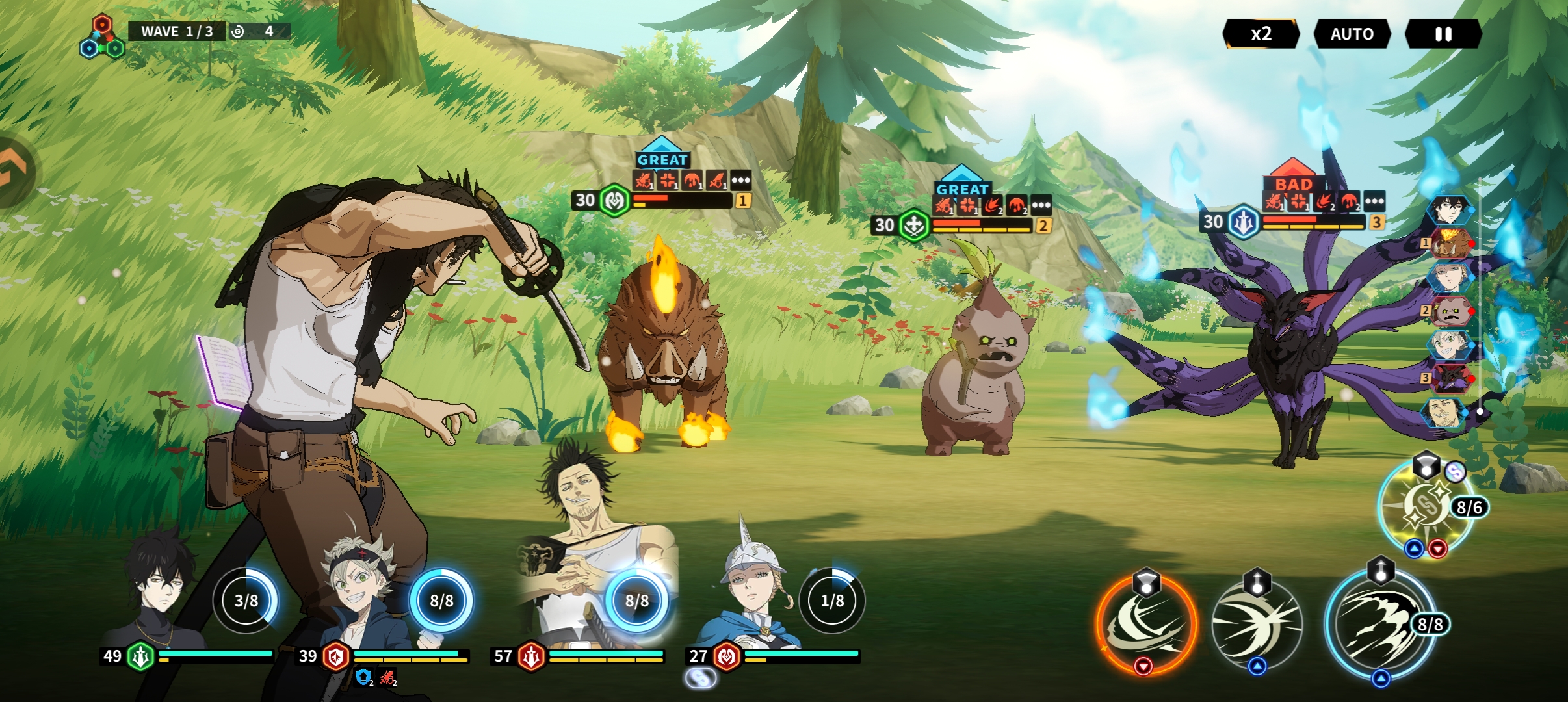Use the orange-ringed crescent slash skill

click(x=1145, y=625)
